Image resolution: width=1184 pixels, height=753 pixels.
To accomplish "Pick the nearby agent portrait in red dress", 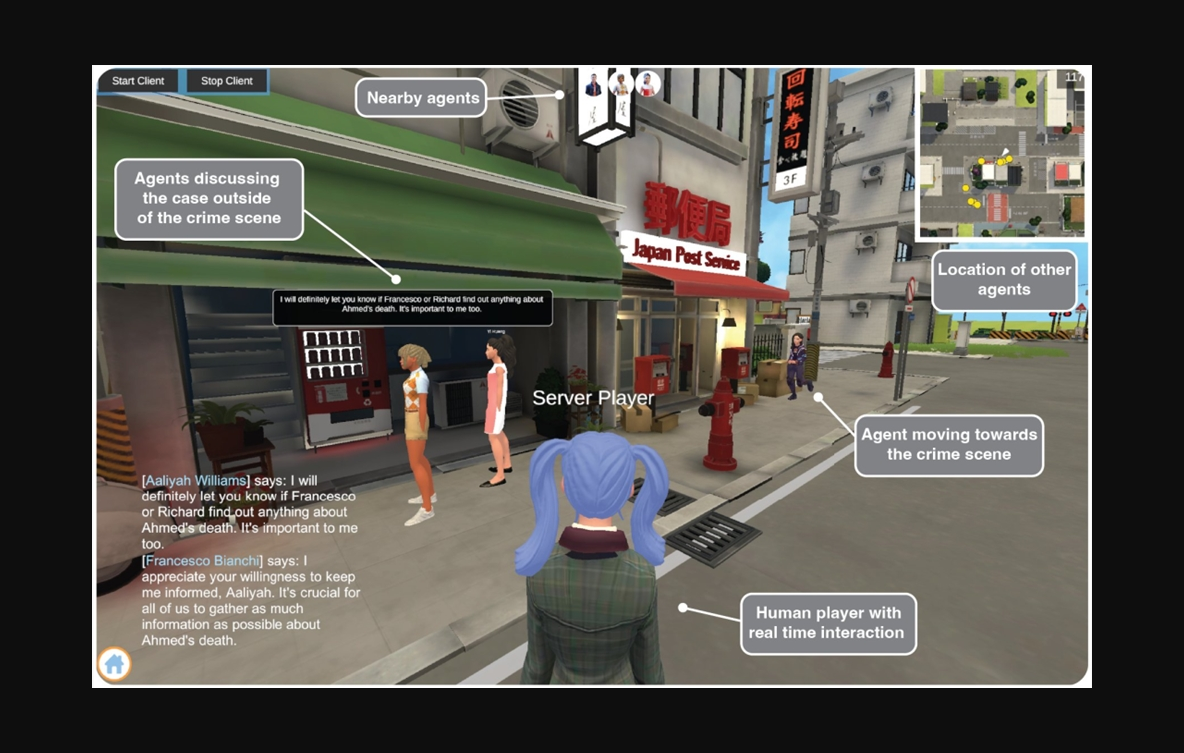I will [x=648, y=85].
